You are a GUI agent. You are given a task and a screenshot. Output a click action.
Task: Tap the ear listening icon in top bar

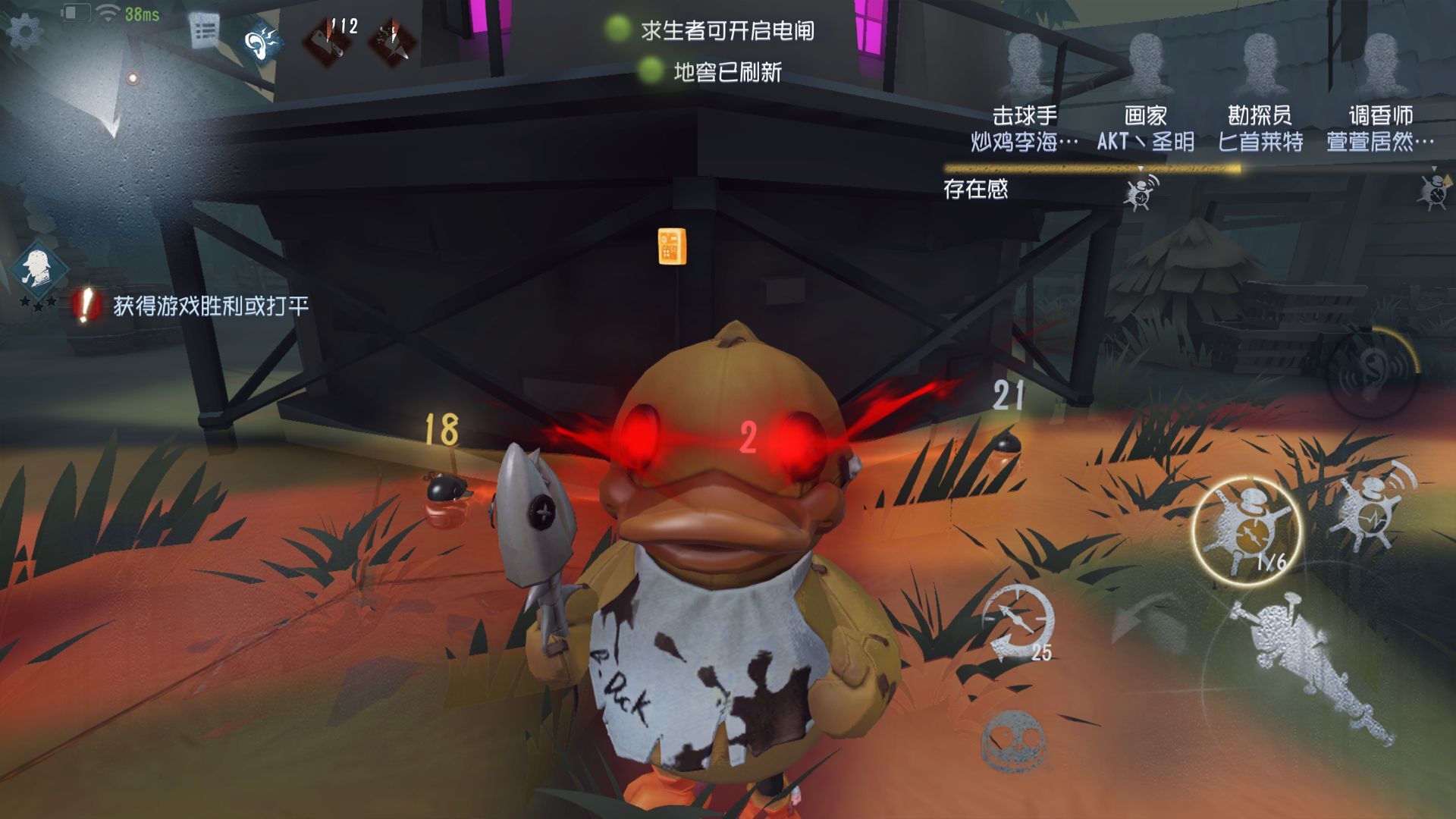tap(263, 43)
